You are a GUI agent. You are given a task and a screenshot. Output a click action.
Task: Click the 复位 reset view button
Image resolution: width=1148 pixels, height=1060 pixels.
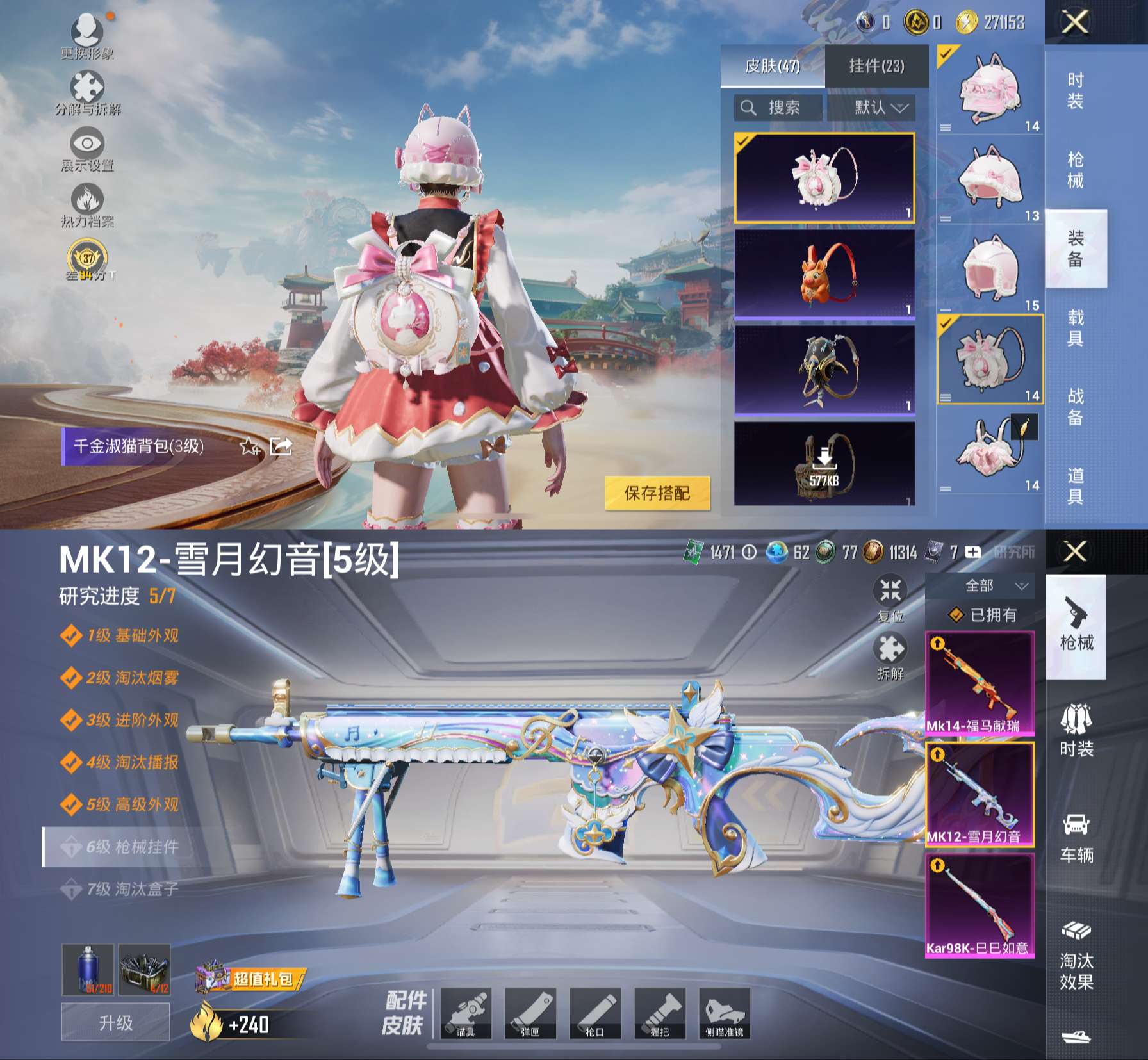890,597
